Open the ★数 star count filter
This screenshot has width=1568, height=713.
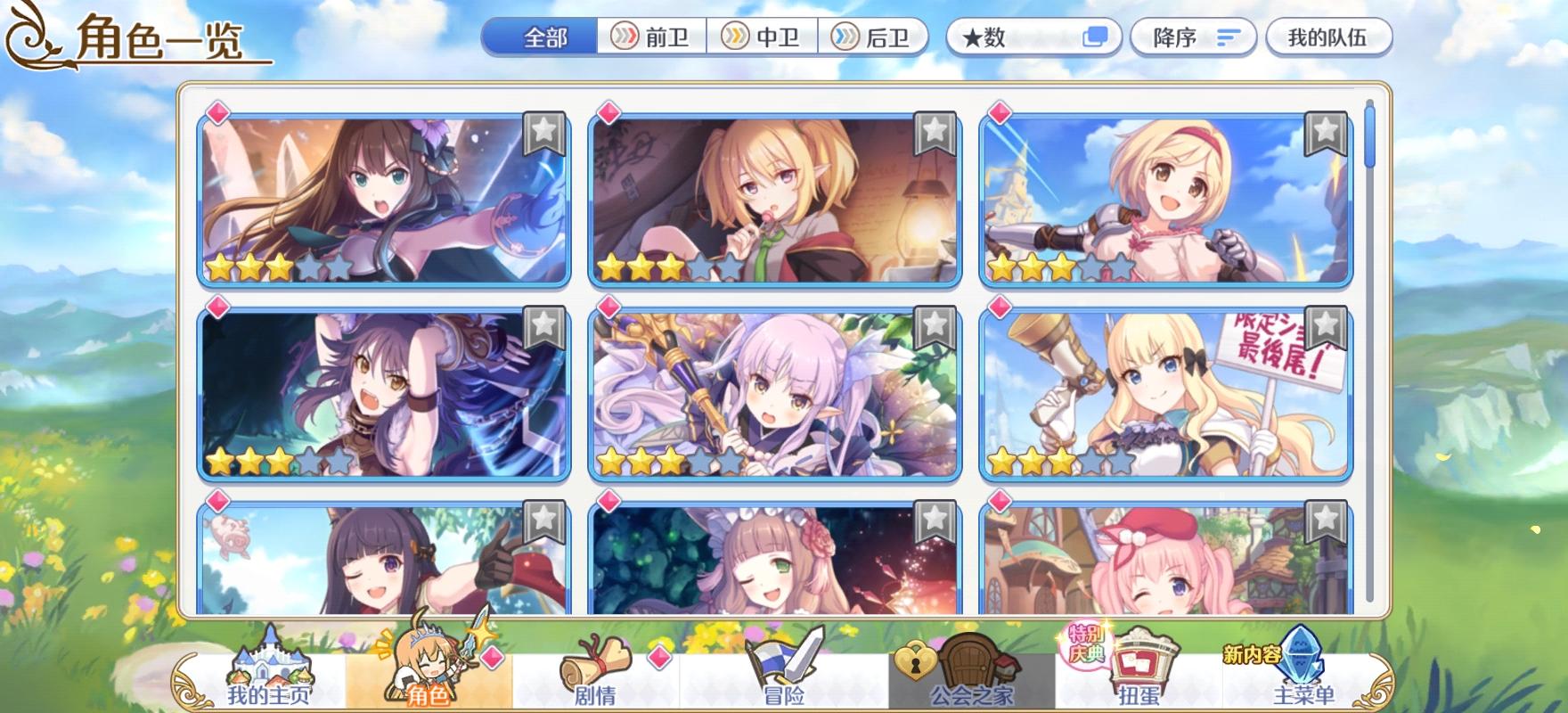coord(1007,37)
